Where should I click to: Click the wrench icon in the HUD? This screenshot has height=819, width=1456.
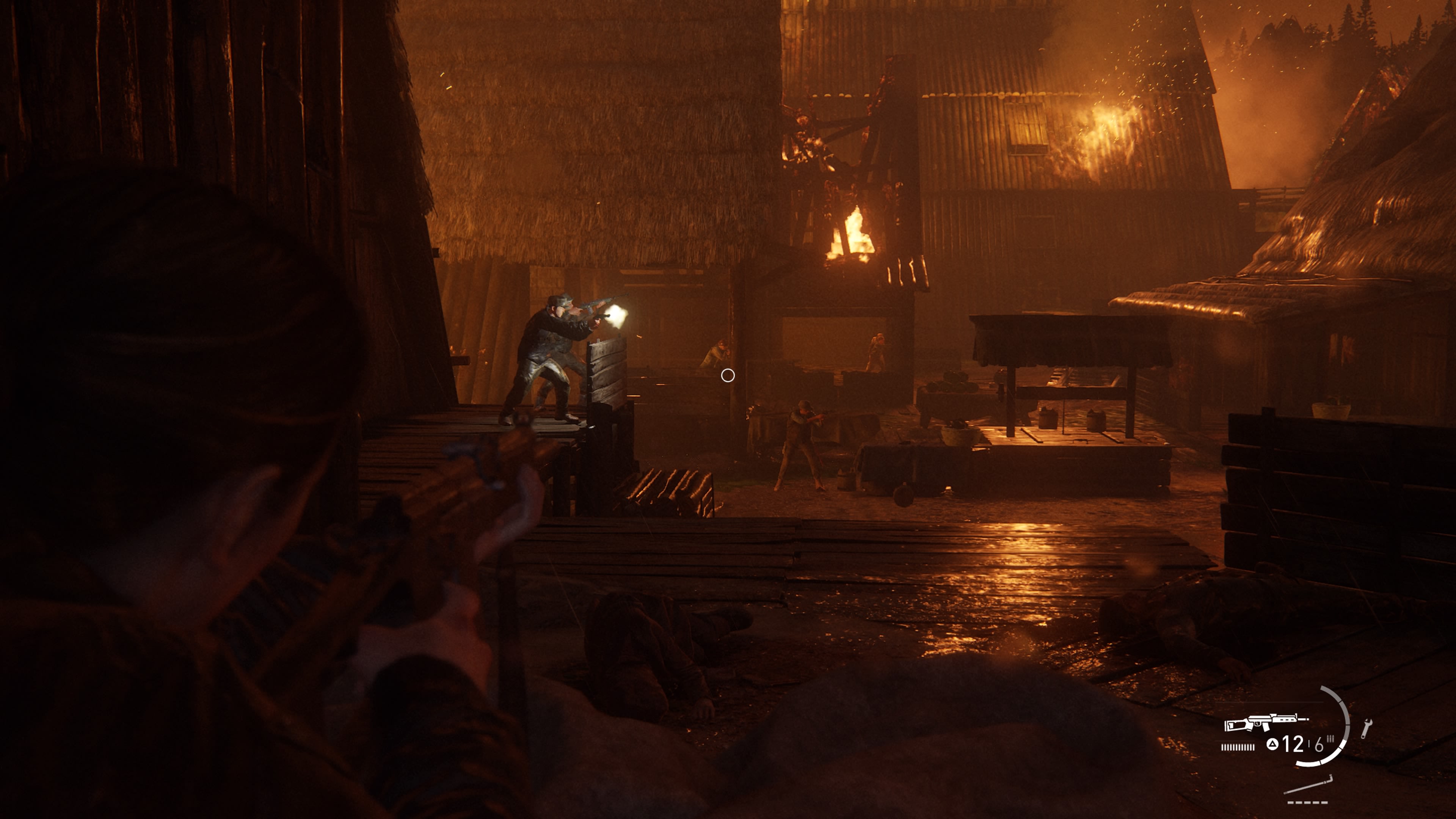click(x=1366, y=728)
